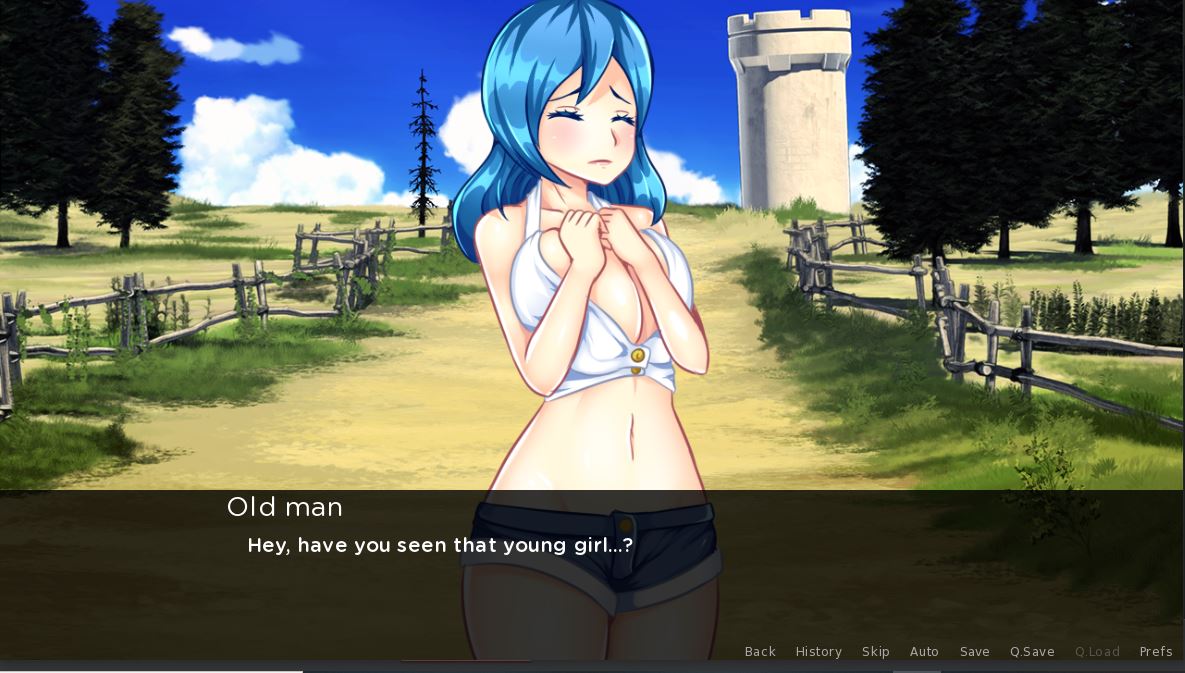Open the Prefs settings menu
The height and width of the screenshot is (673, 1185).
pos(1155,652)
